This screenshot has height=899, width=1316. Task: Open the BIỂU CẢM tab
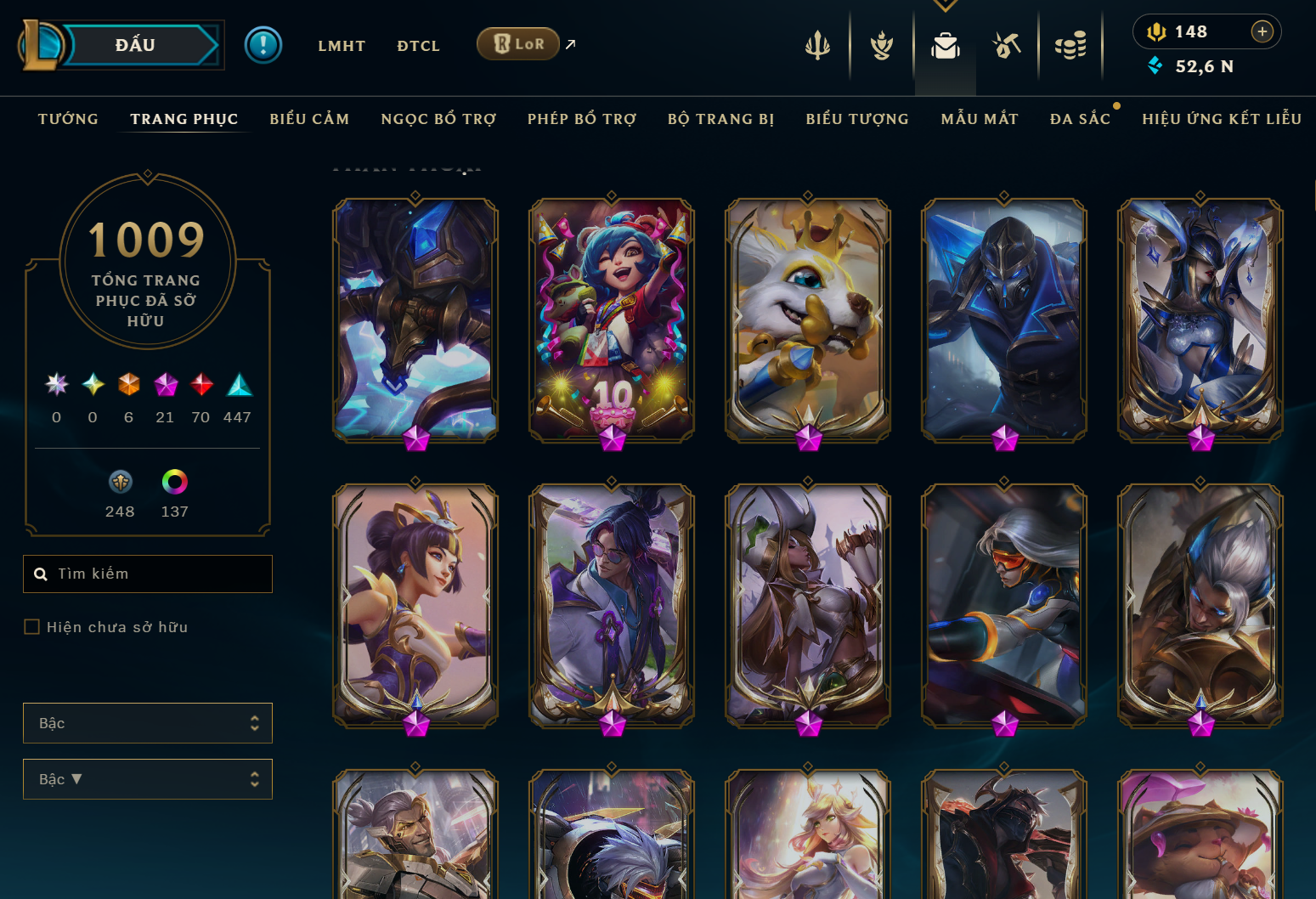[x=309, y=119]
